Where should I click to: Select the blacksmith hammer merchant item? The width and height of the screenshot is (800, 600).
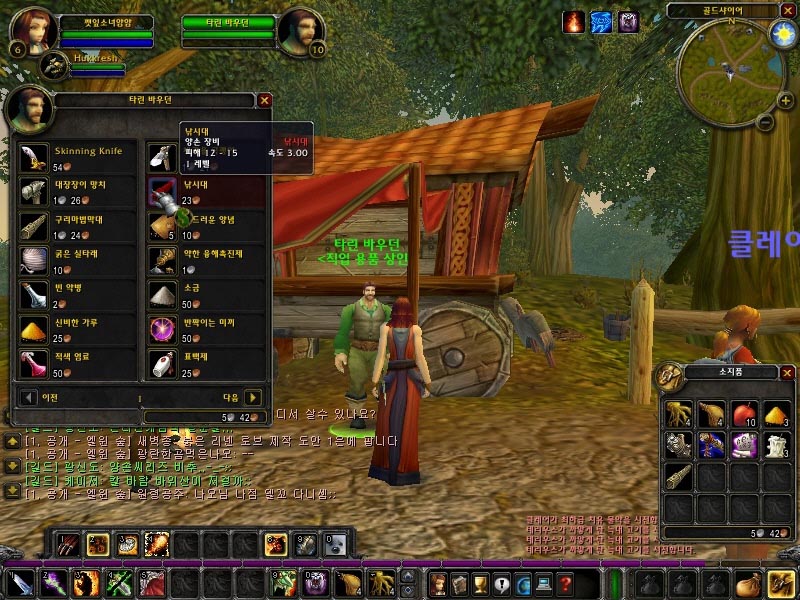[x=33, y=192]
